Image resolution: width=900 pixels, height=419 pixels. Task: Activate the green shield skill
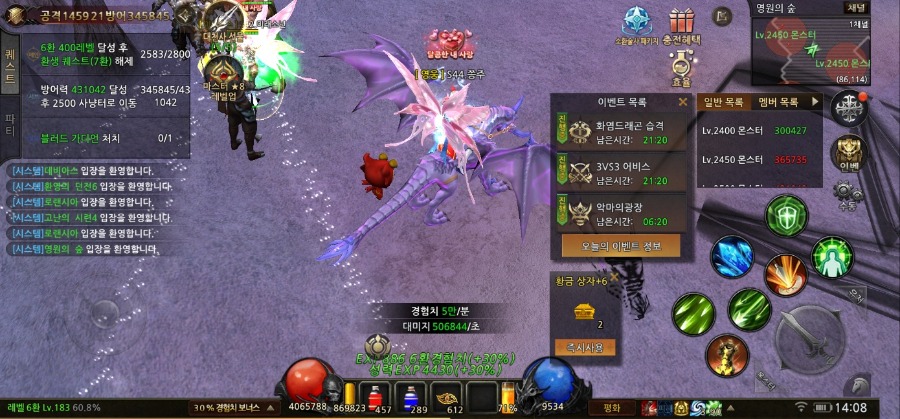pos(786,215)
